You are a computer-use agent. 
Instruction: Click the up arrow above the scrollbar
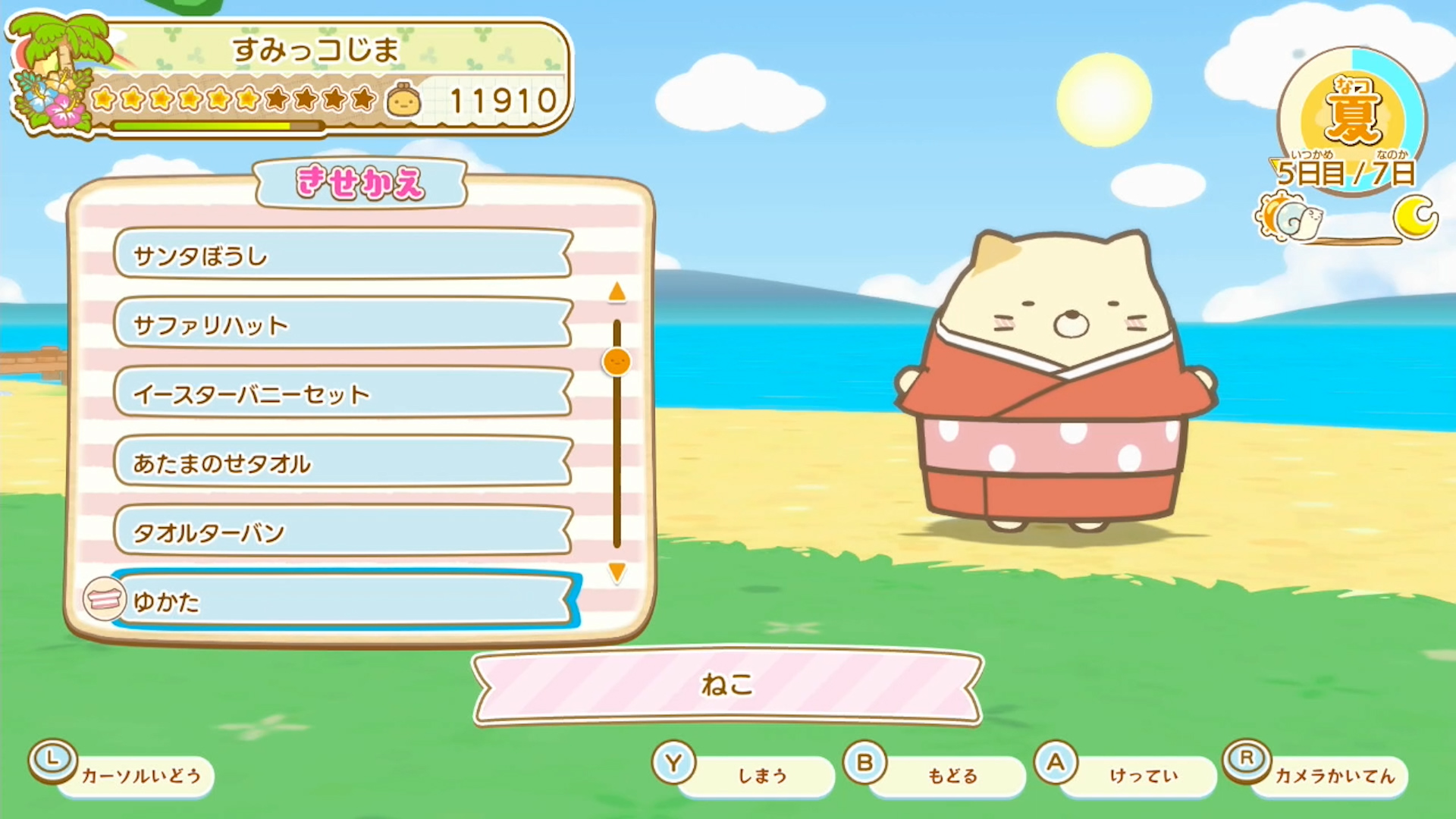(x=617, y=291)
